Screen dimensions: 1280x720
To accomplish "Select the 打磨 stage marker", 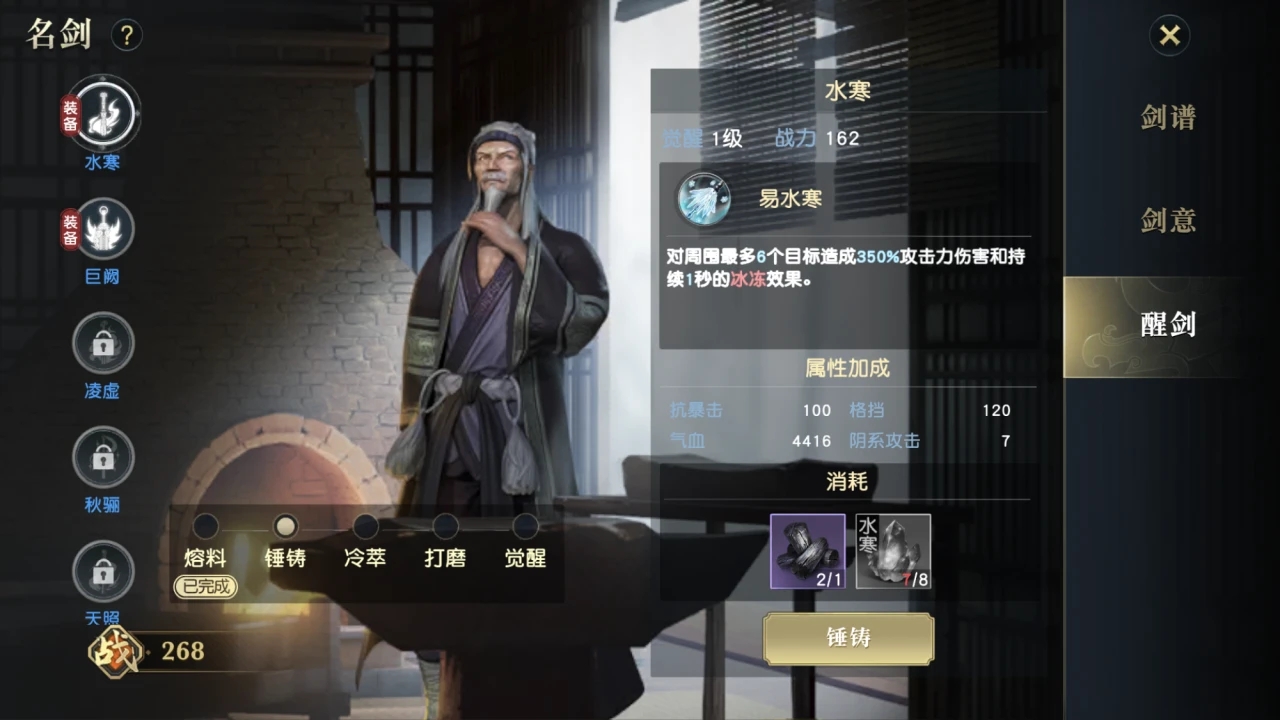I will pos(445,525).
